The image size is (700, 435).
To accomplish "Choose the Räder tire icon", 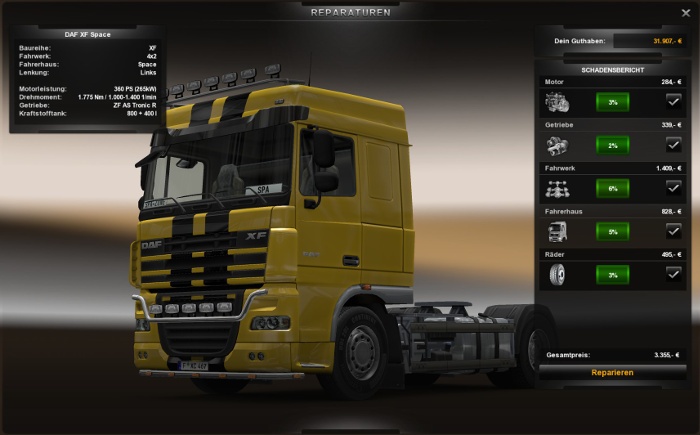I will point(557,273).
